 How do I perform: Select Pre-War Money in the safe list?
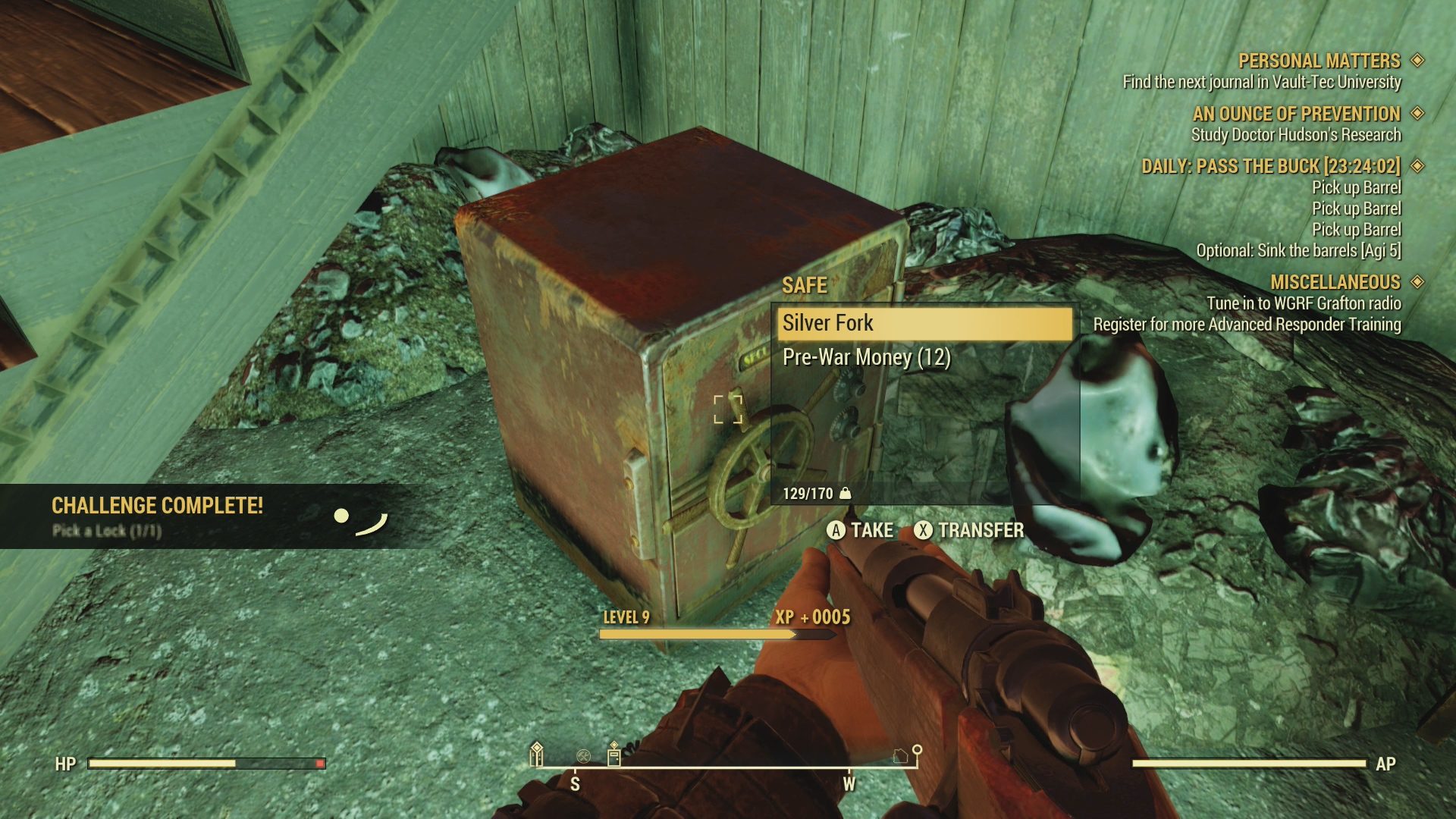[x=866, y=357]
